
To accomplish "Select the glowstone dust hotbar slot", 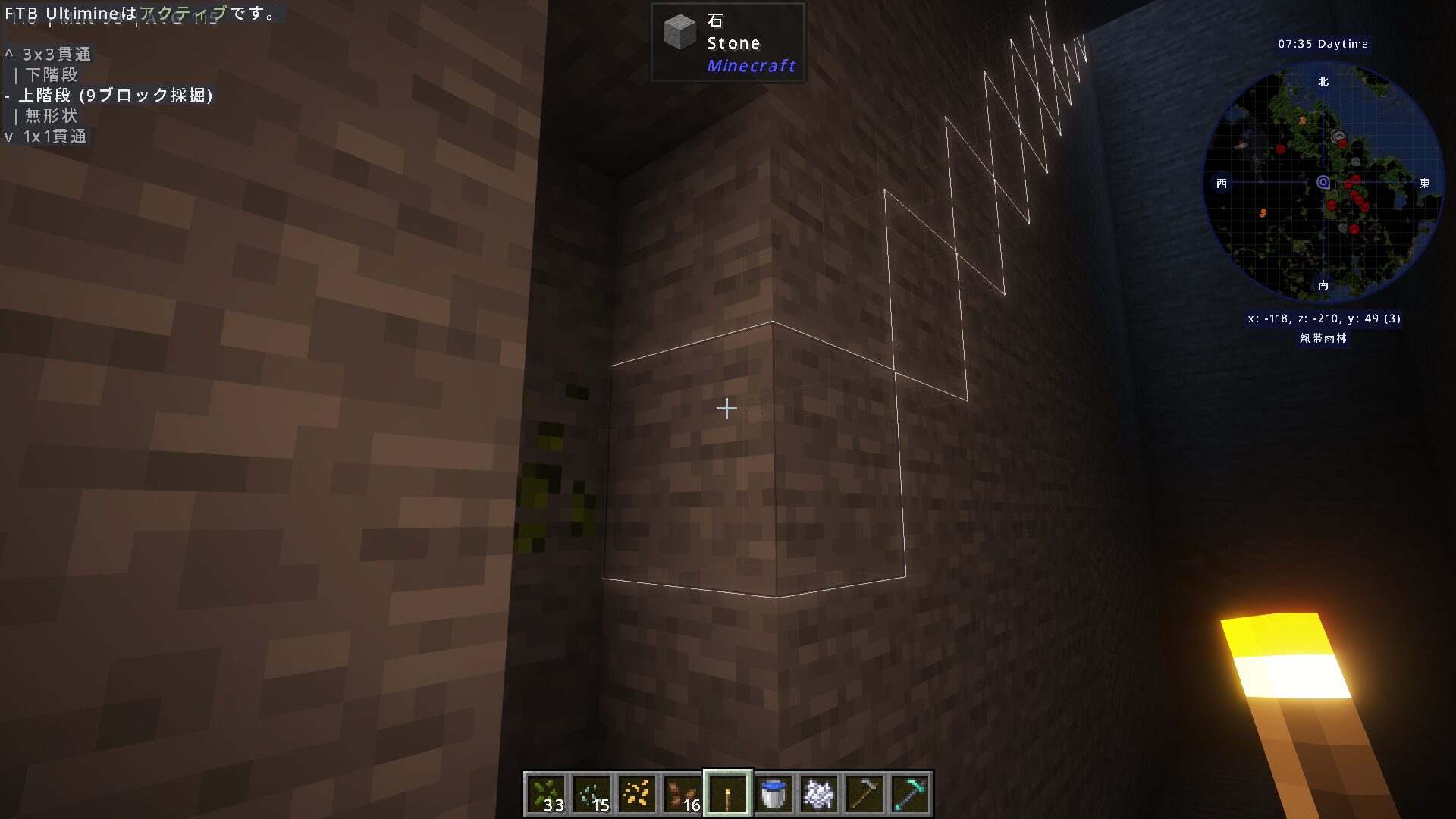I will (638, 792).
